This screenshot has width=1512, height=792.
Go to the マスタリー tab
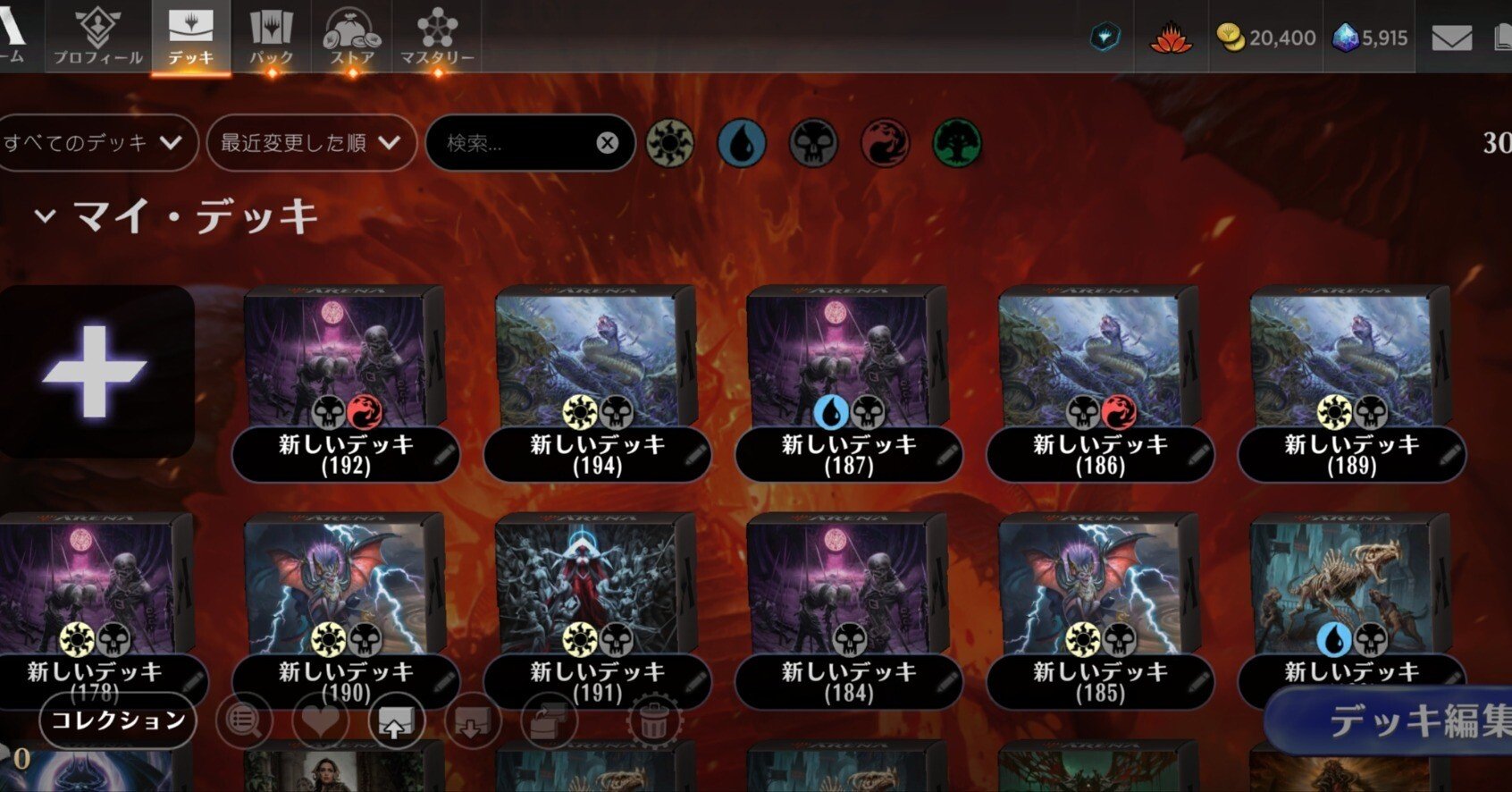[x=437, y=38]
